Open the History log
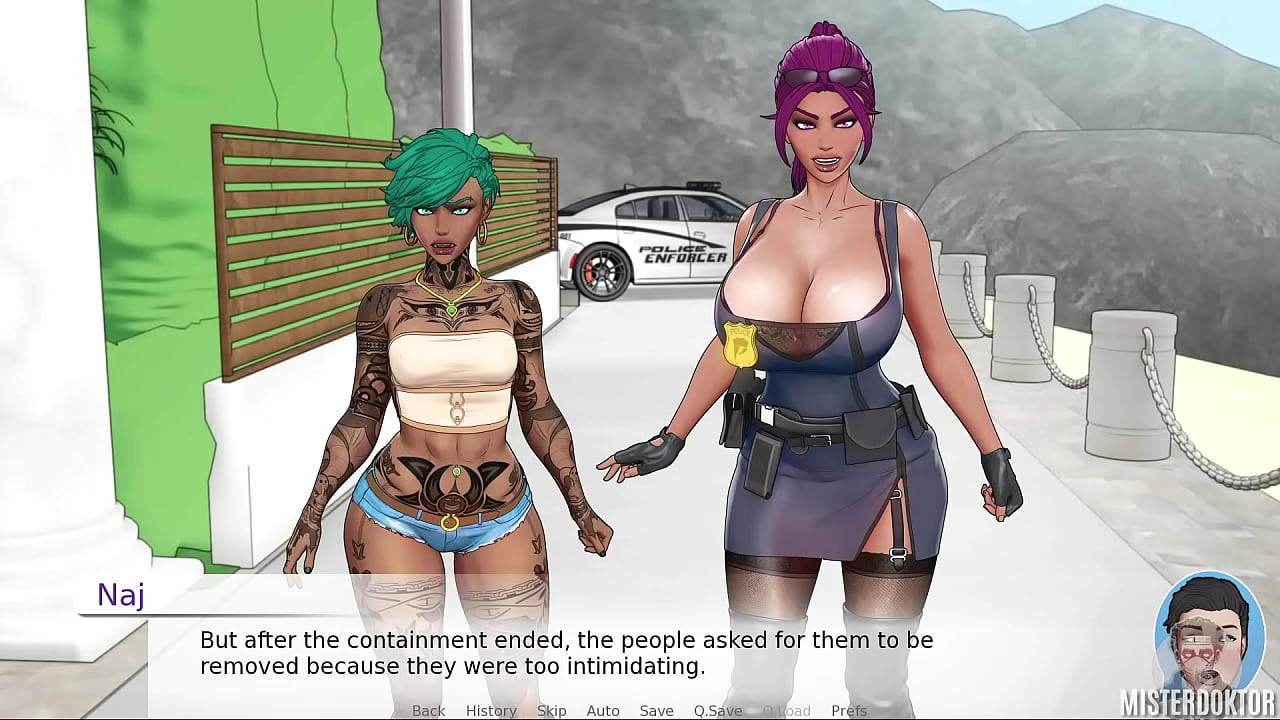The image size is (1280, 720). click(491, 710)
